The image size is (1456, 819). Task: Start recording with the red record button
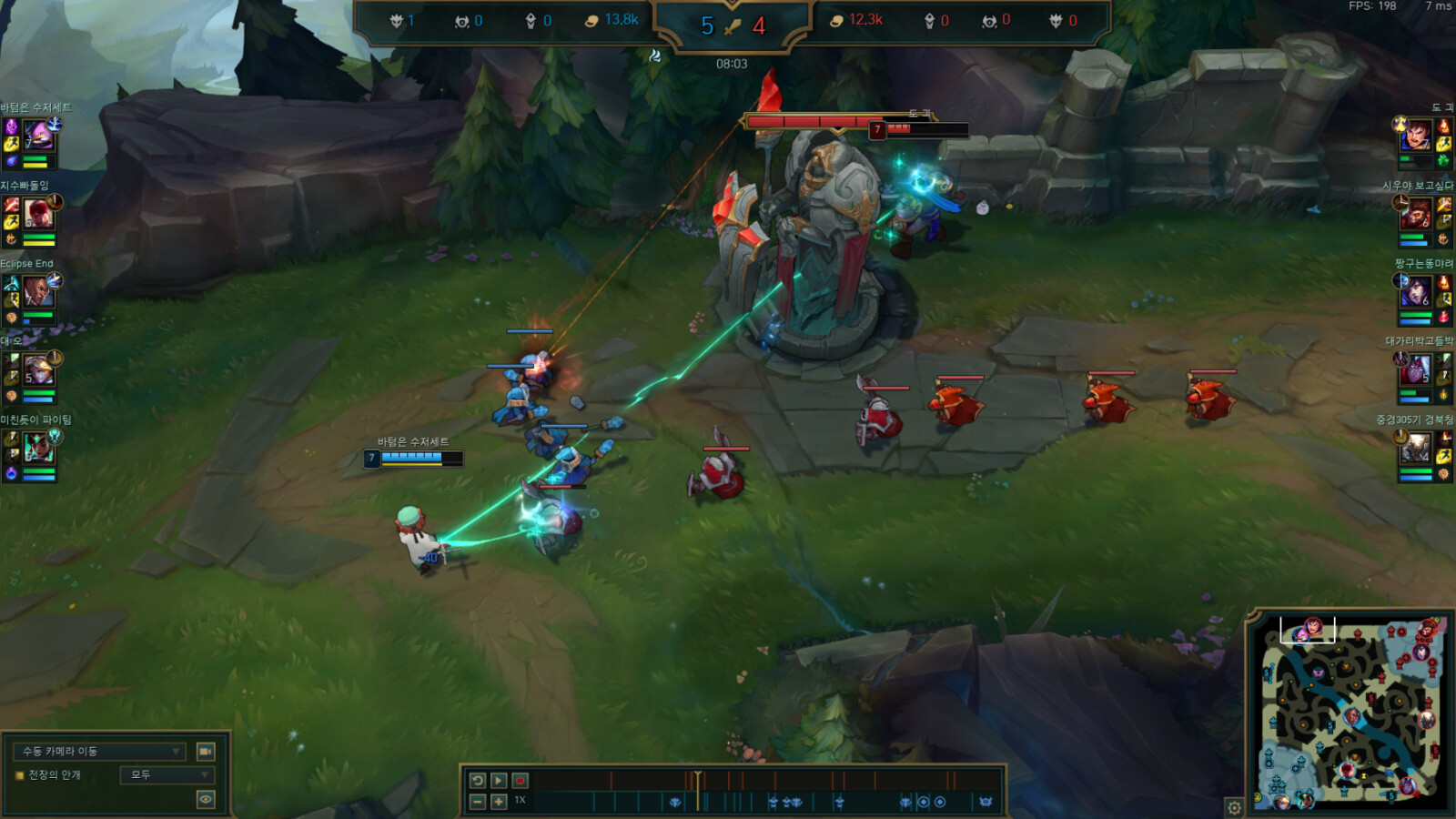(520, 781)
